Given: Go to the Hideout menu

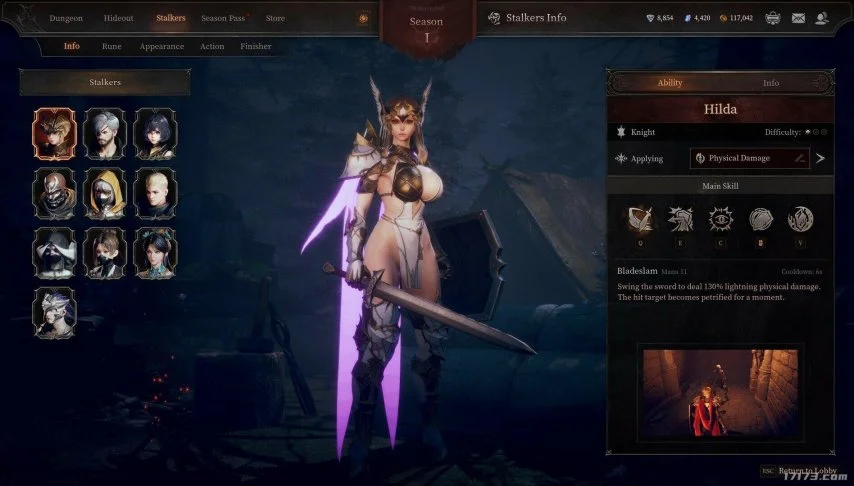Looking at the screenshot, I should (118, 18).
